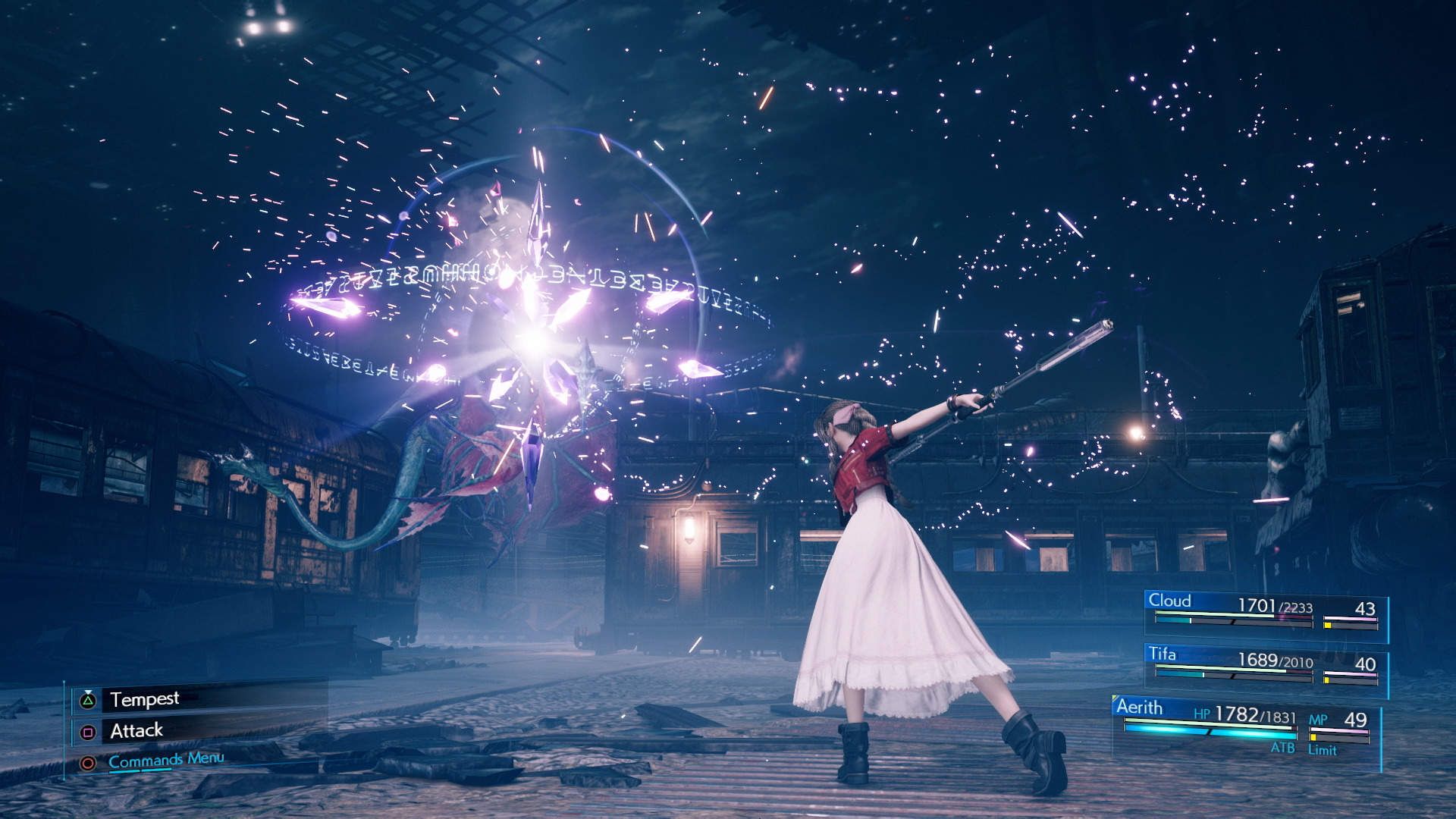Select the Triangle button icon beside Tempest
The height and width of the screenshot is (819, 1456).
coord(88,700)
